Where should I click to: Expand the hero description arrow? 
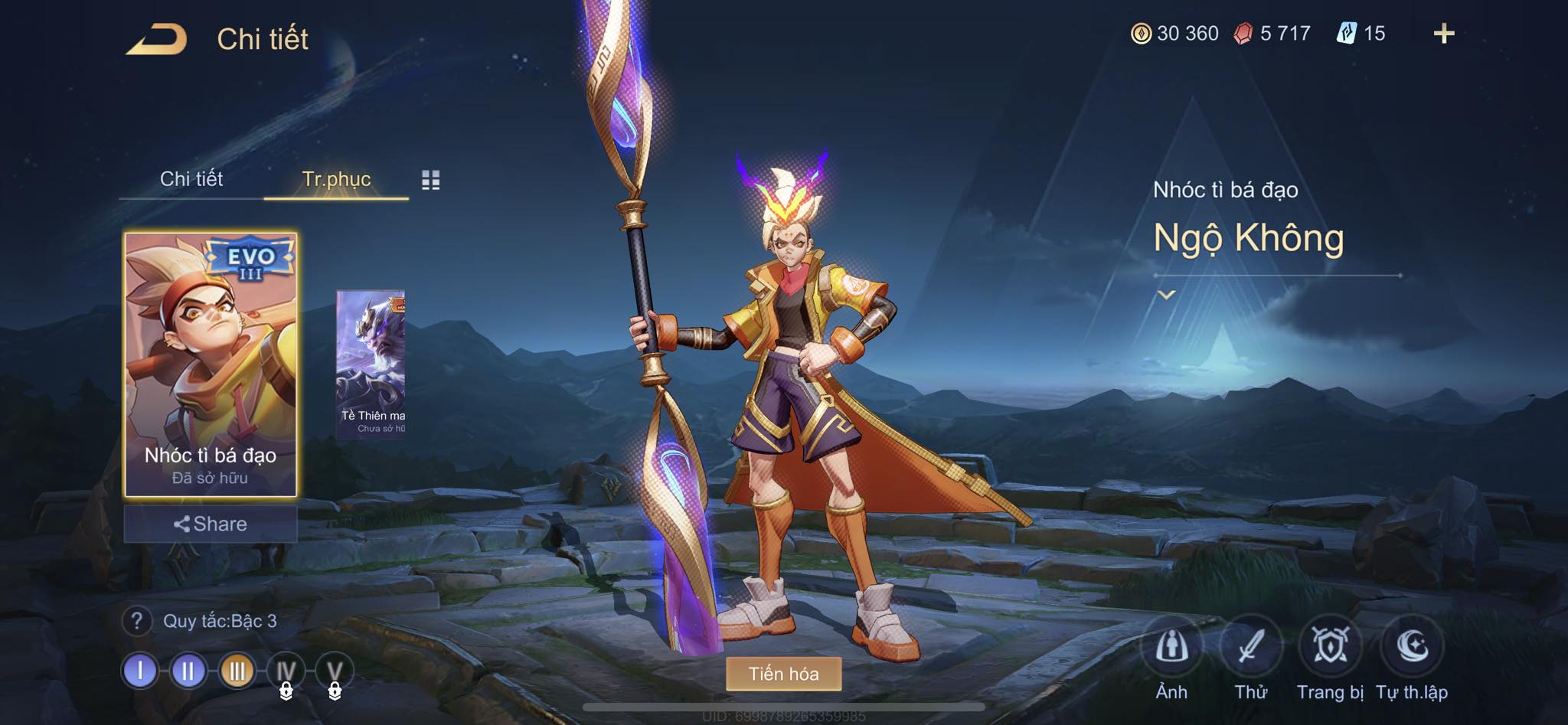click(1166, 295)
